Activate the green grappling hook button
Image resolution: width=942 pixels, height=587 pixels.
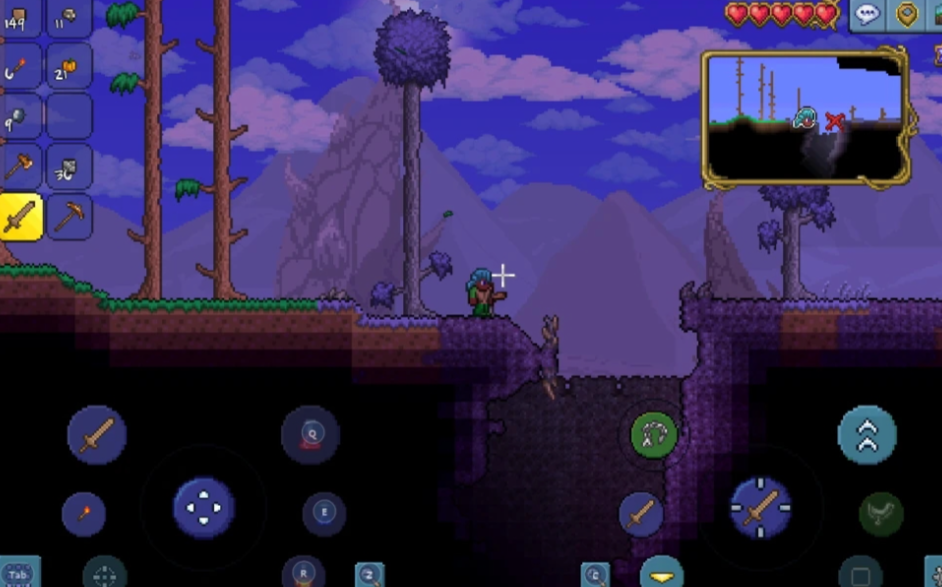click(654, 435)
